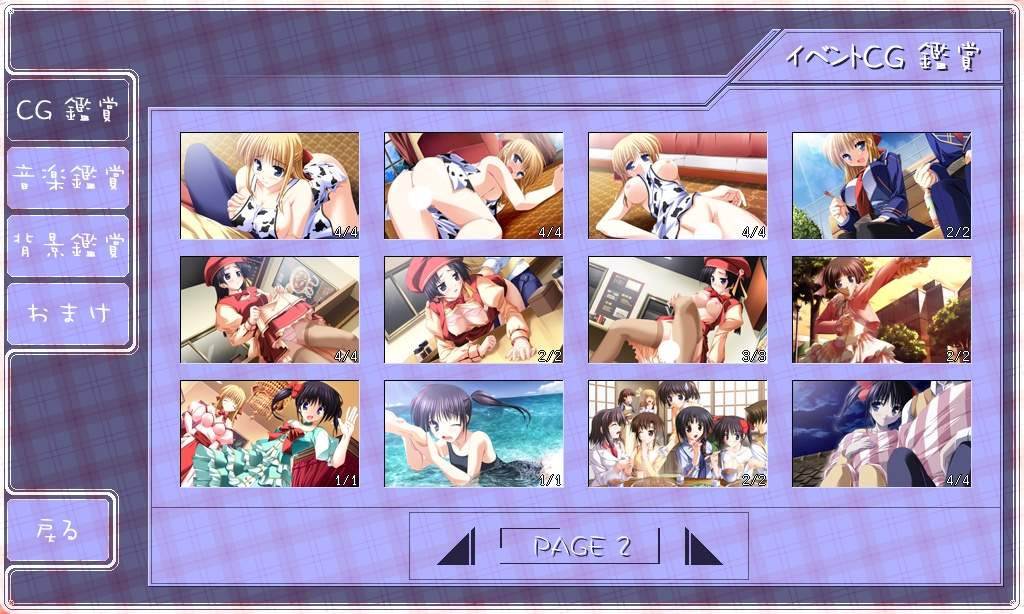This screenshot has width=1024, height=614.
Task: Go to the previous page with left arrow
Action: 457,547
